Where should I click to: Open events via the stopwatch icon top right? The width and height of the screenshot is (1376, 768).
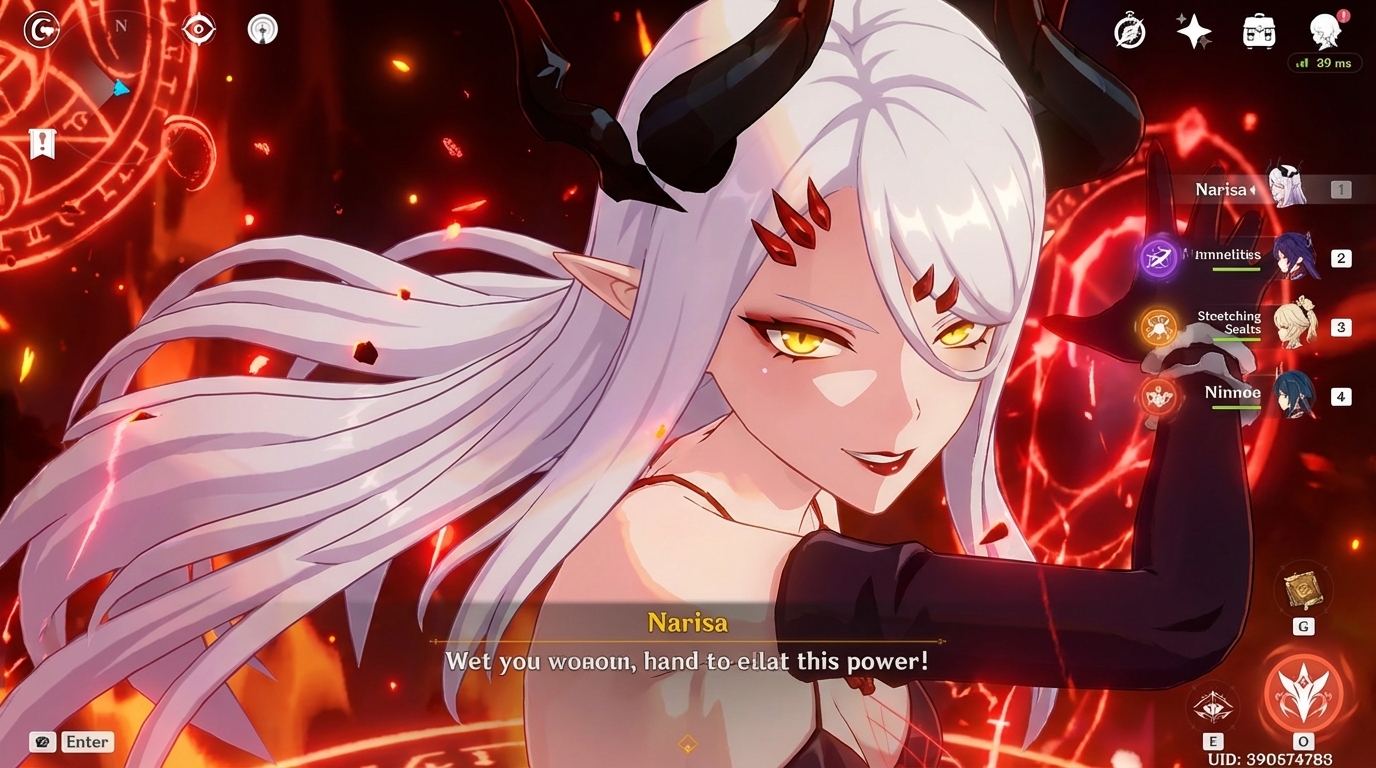click(1128, 31)
